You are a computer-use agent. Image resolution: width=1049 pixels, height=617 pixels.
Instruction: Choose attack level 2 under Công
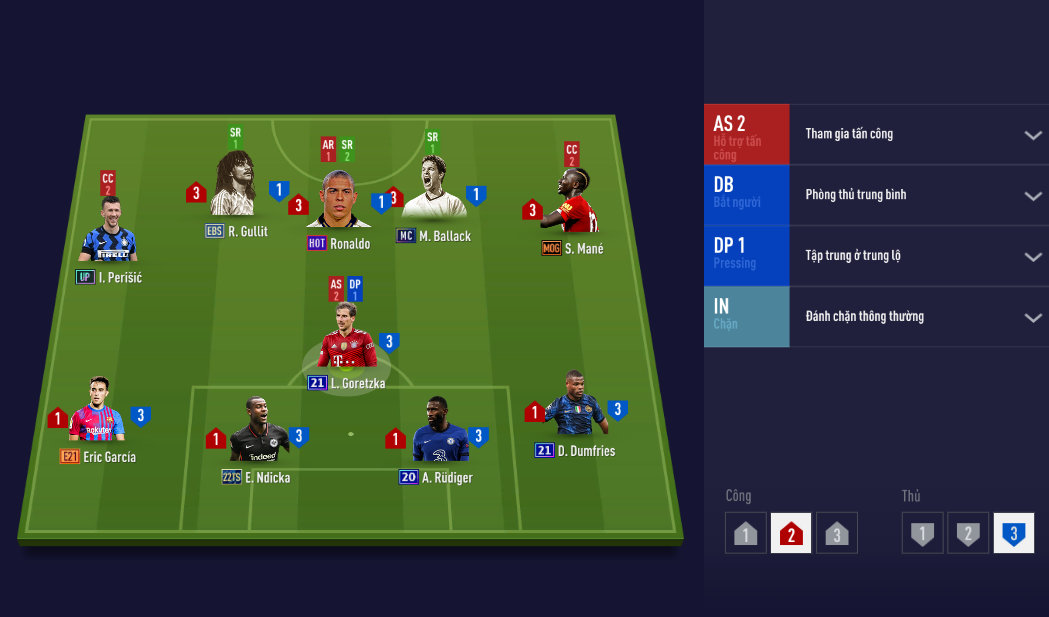coord(791,533)
